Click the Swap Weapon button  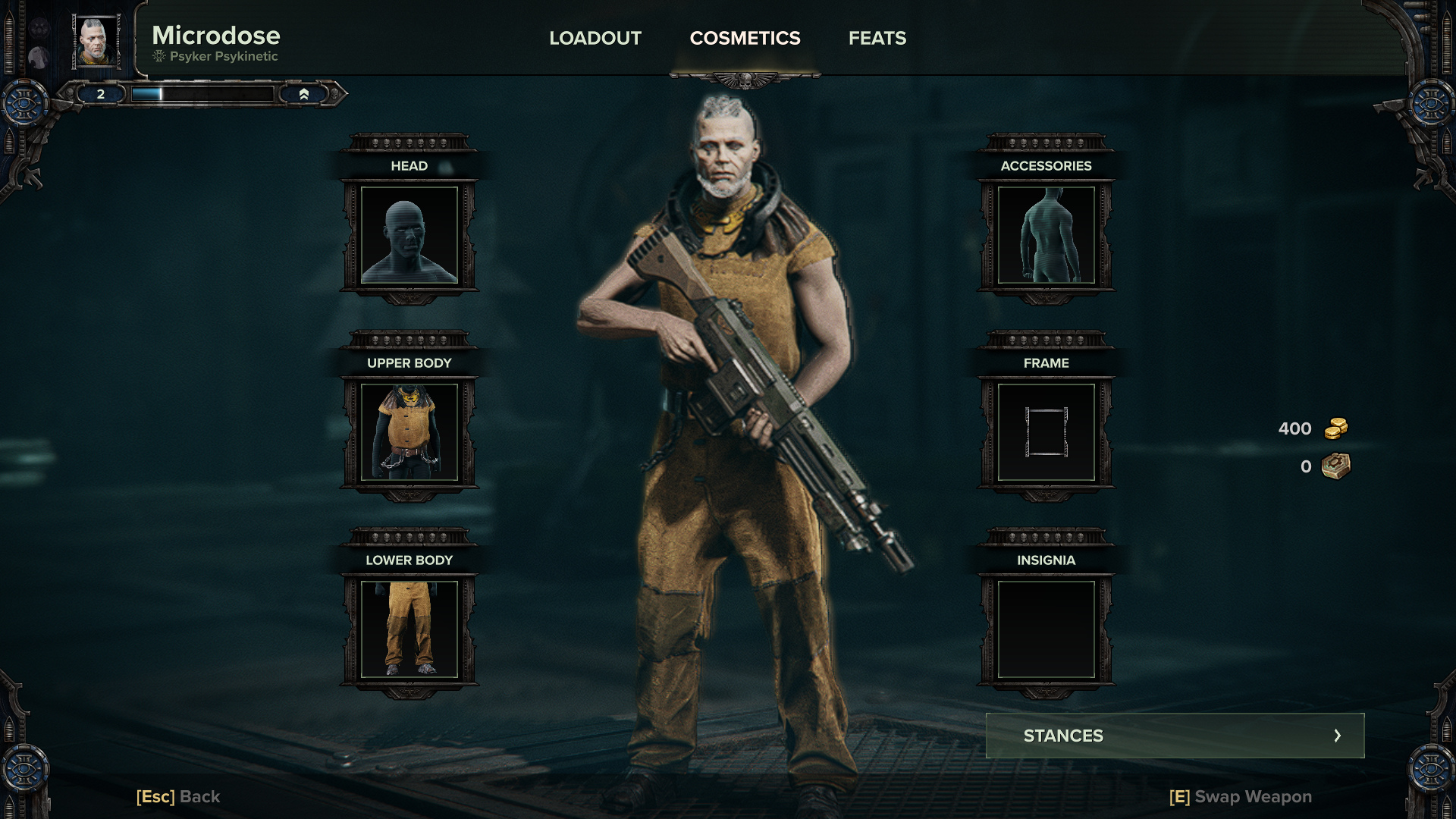tap(1241, 796)
